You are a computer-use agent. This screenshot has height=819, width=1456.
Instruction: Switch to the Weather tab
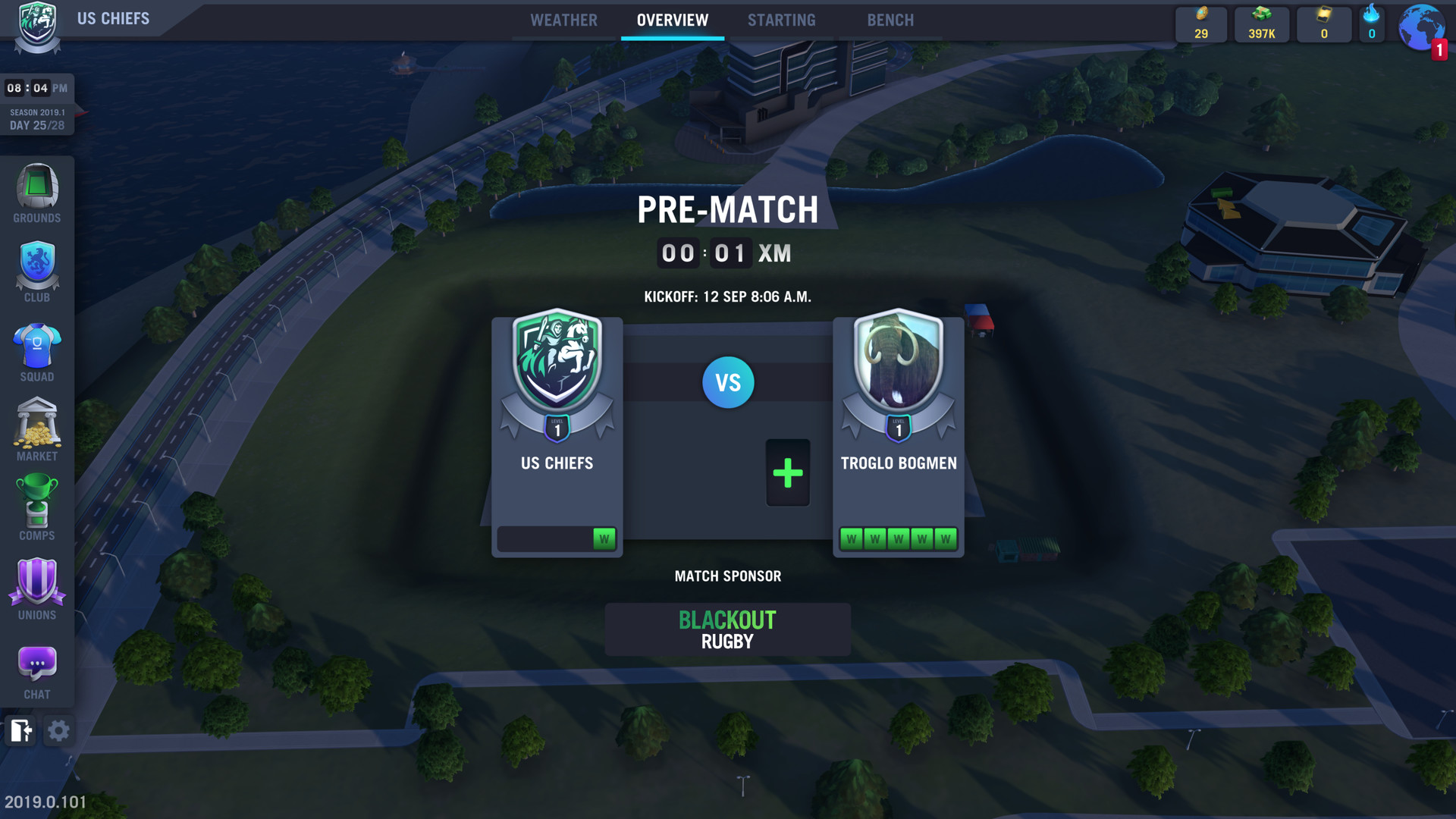click(x=563, y=20)
